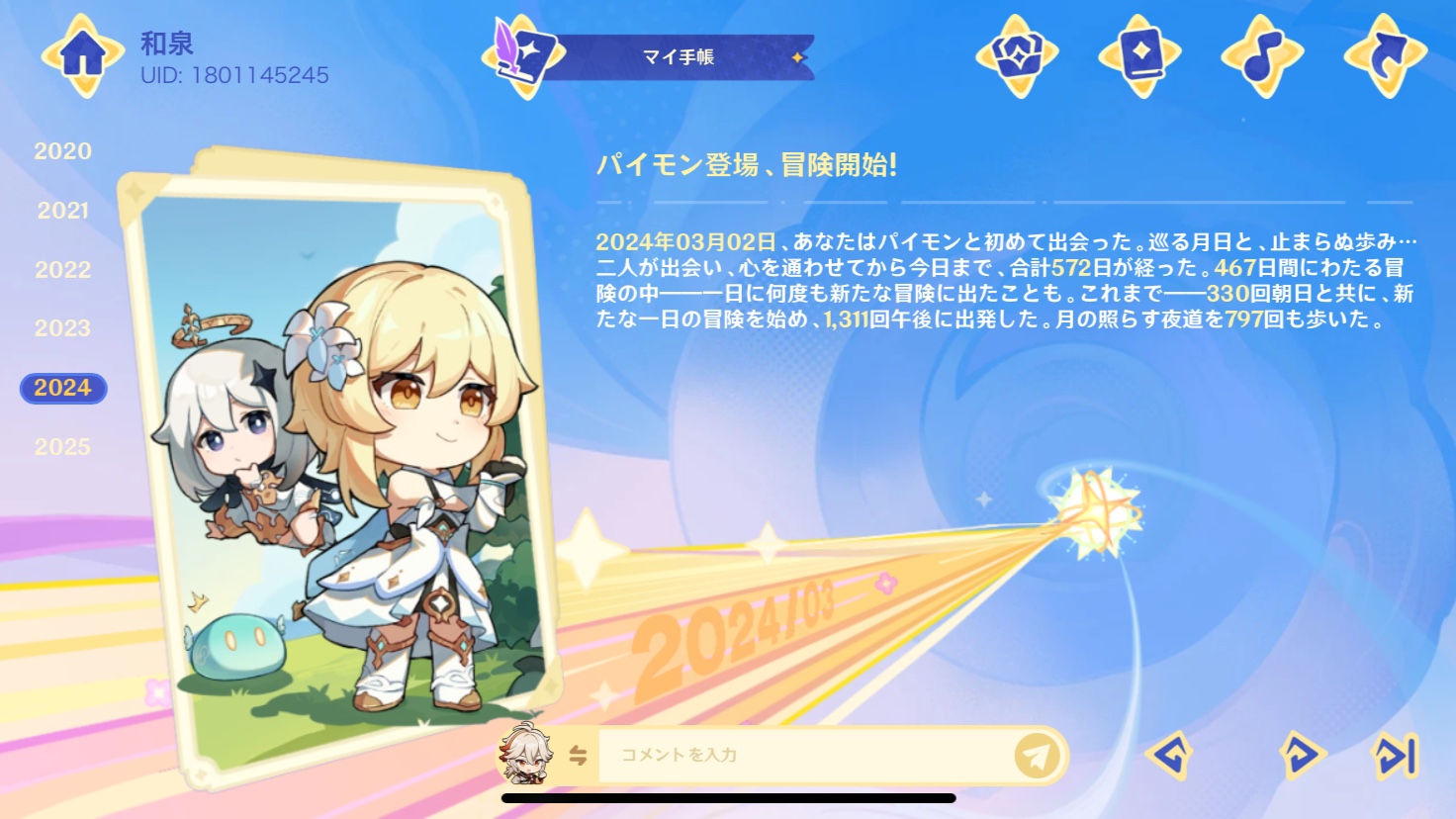The height and width of the screenshot is (819, 1456).
Task: Choose 2023 from the year menu
Action: click(62, 328)
